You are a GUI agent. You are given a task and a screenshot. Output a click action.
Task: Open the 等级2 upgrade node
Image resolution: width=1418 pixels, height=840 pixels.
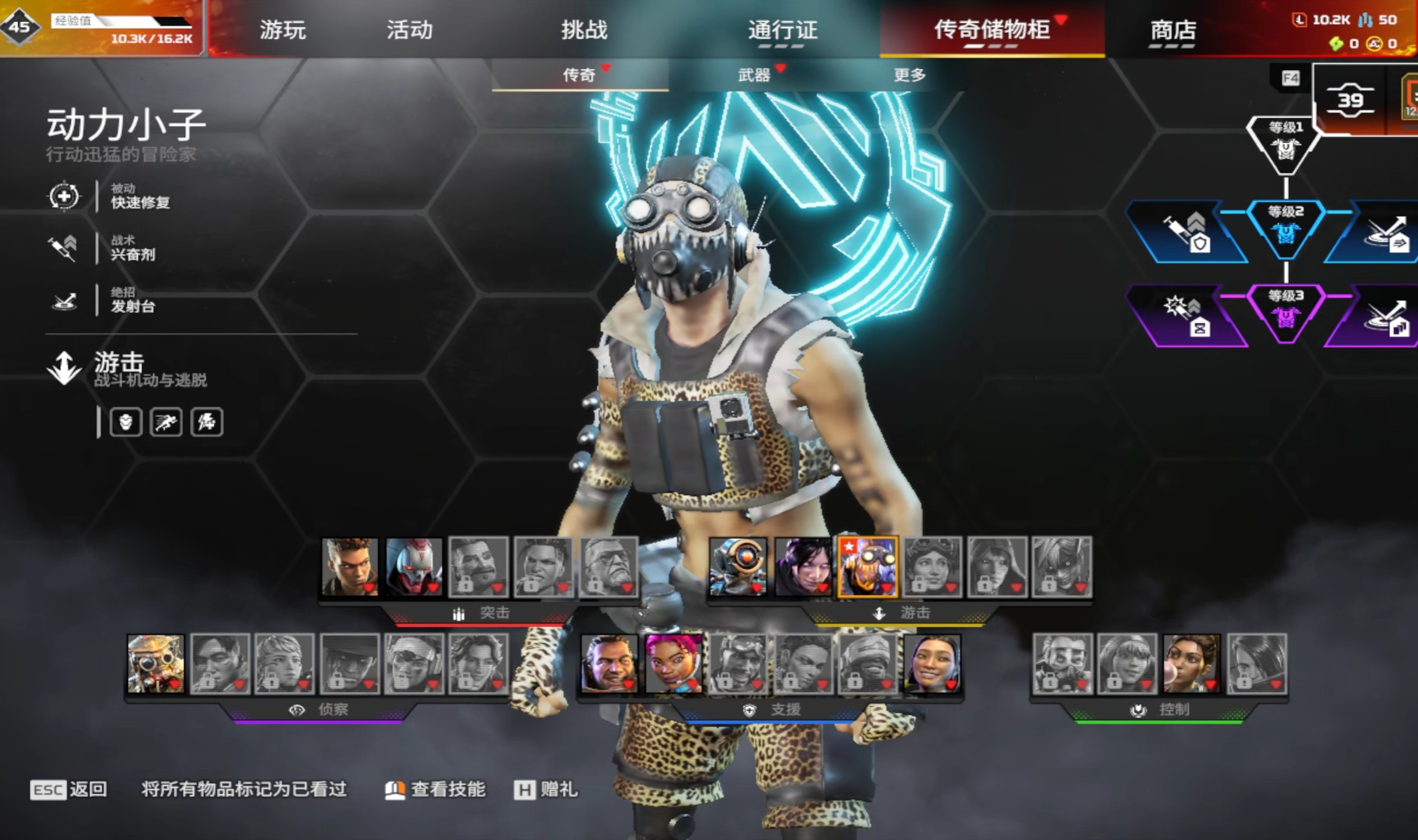[x=1285, y=228]
